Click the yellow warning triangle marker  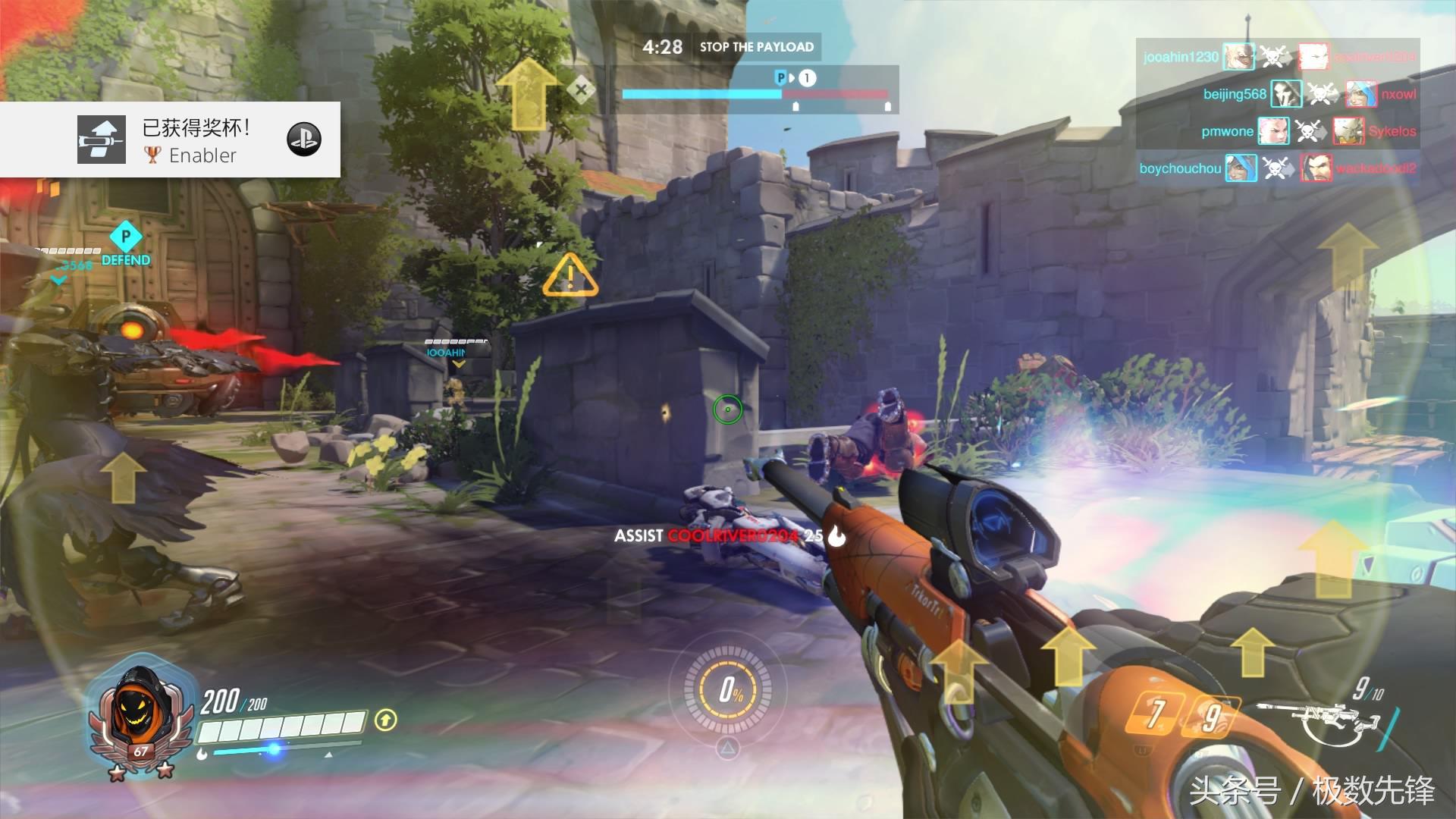click(570, 276)
